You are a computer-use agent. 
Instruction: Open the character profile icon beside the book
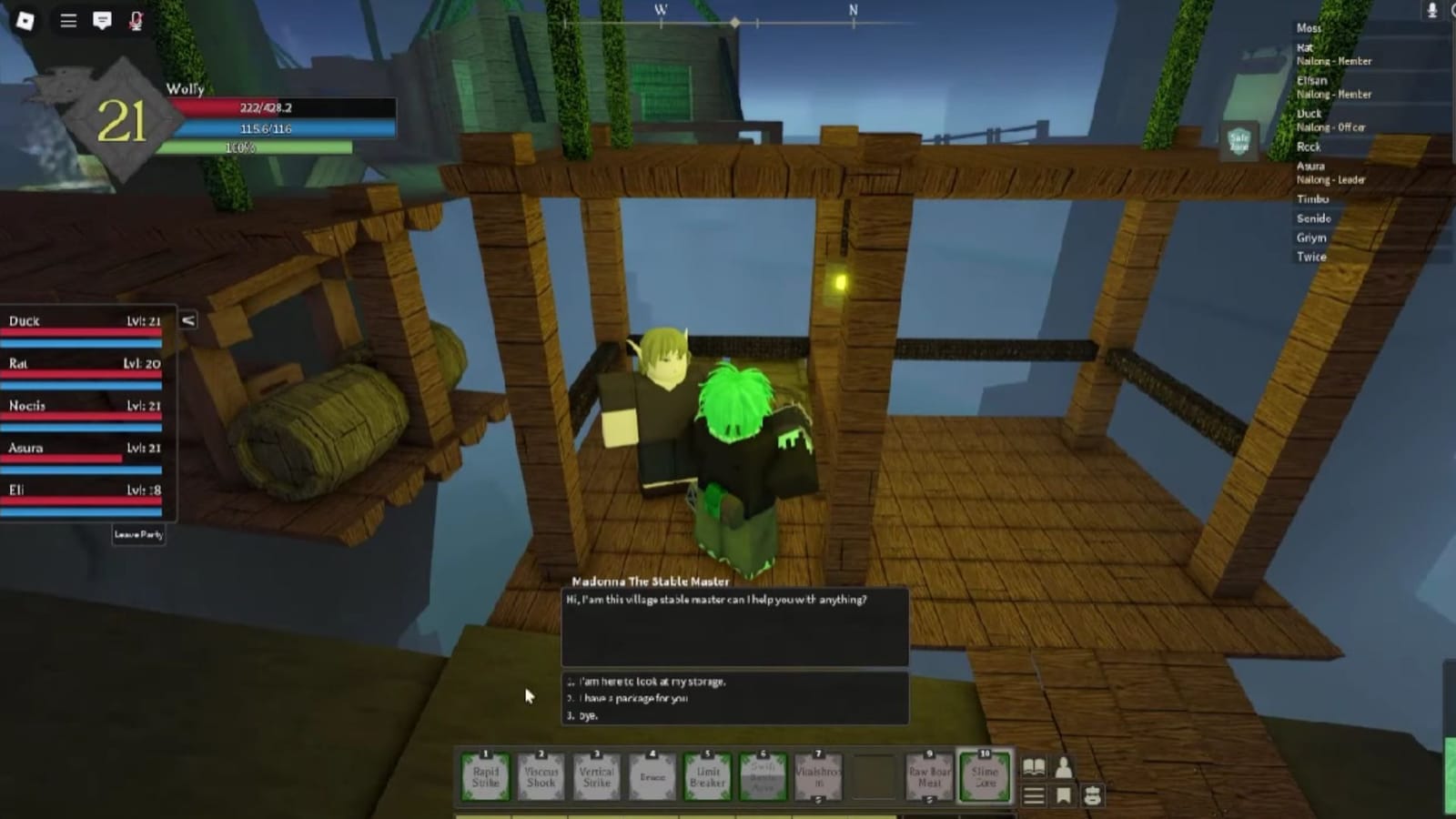(1063, 767)
